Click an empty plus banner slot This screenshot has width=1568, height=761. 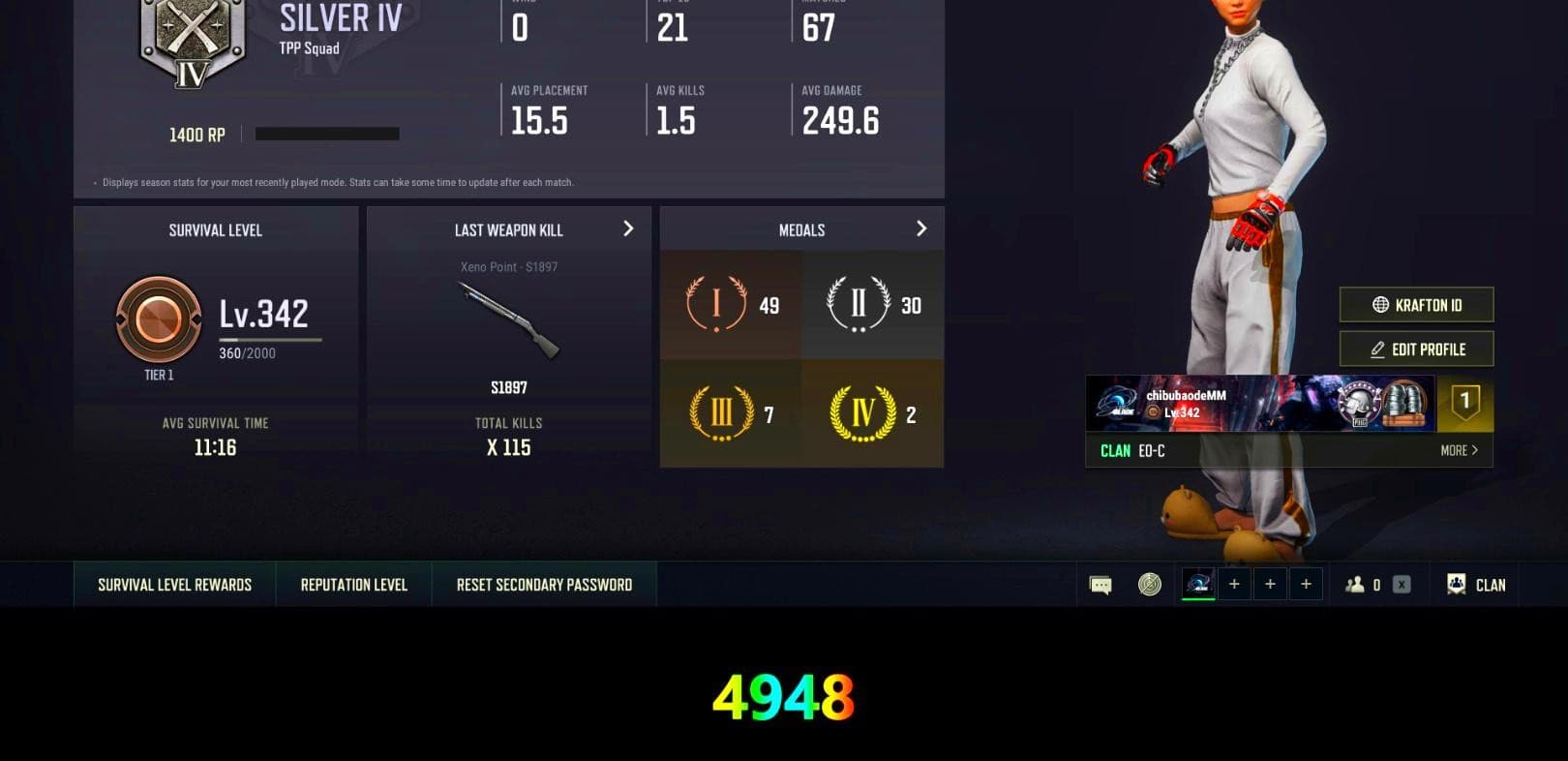[x=1234, y=584]
